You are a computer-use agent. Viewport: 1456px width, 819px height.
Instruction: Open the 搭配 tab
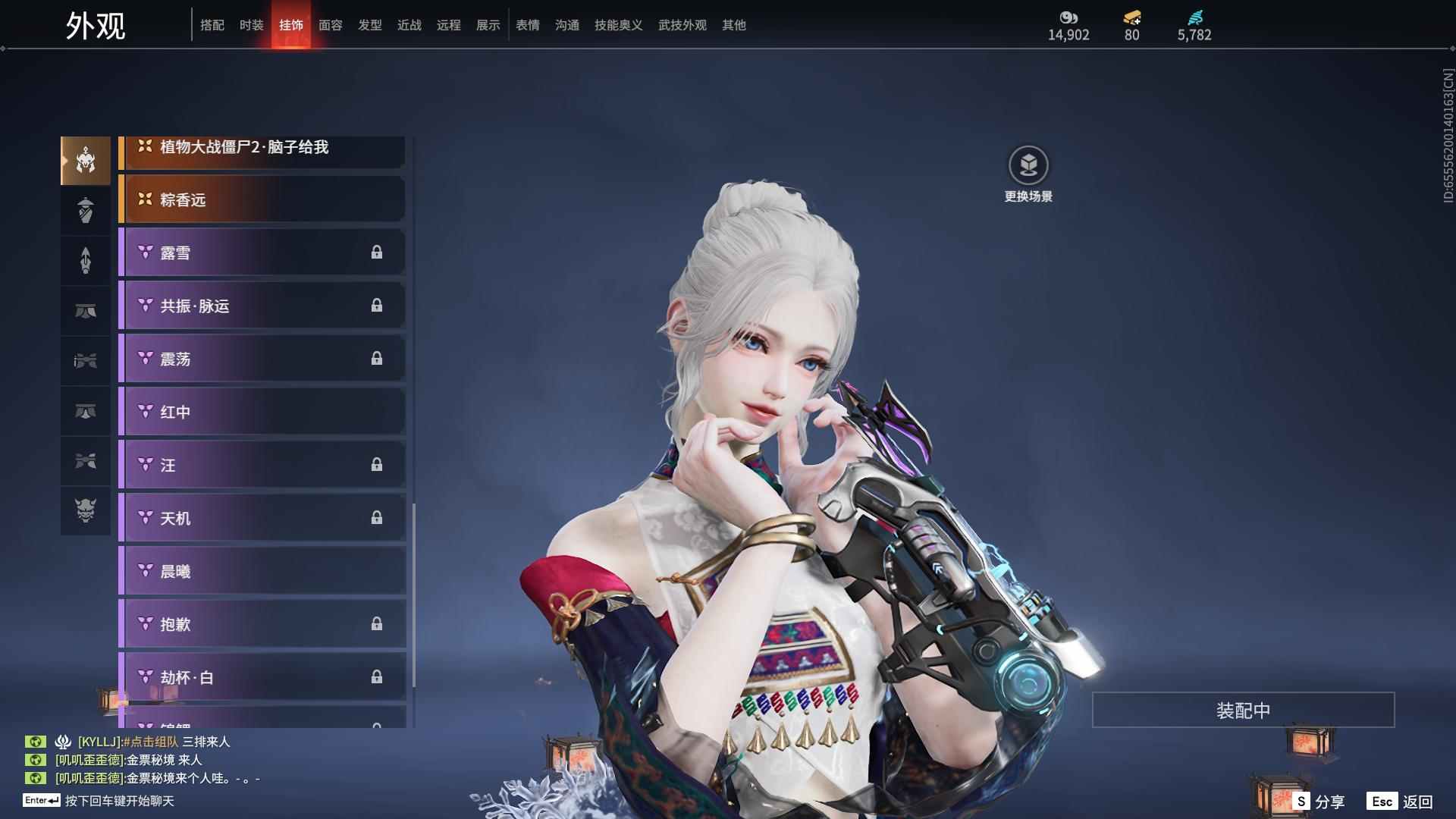(x=212, y=25)
